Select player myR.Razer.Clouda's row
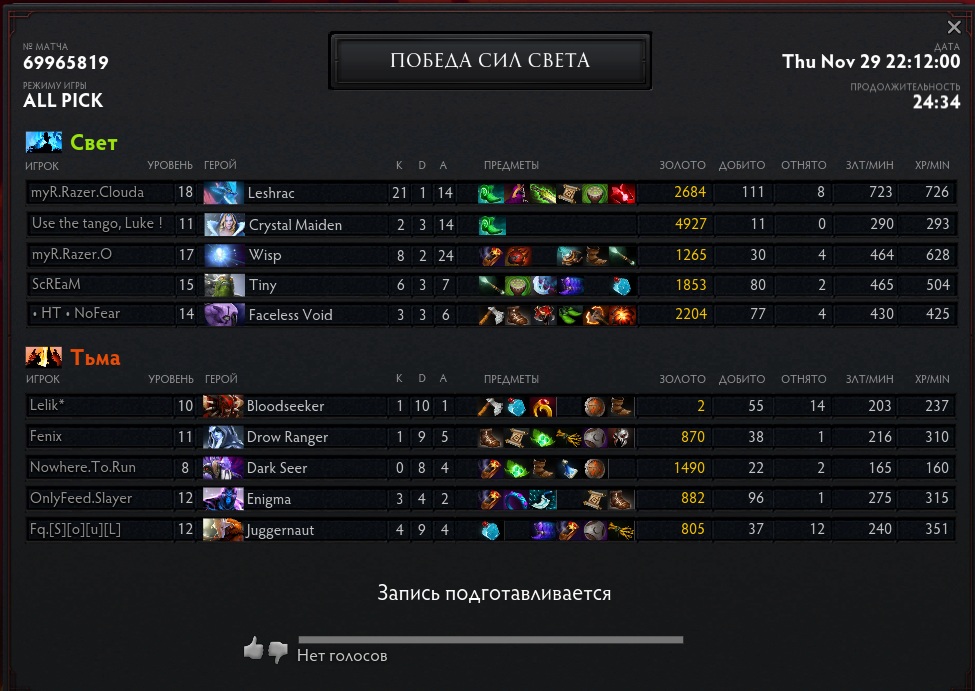 pos(88,193)
